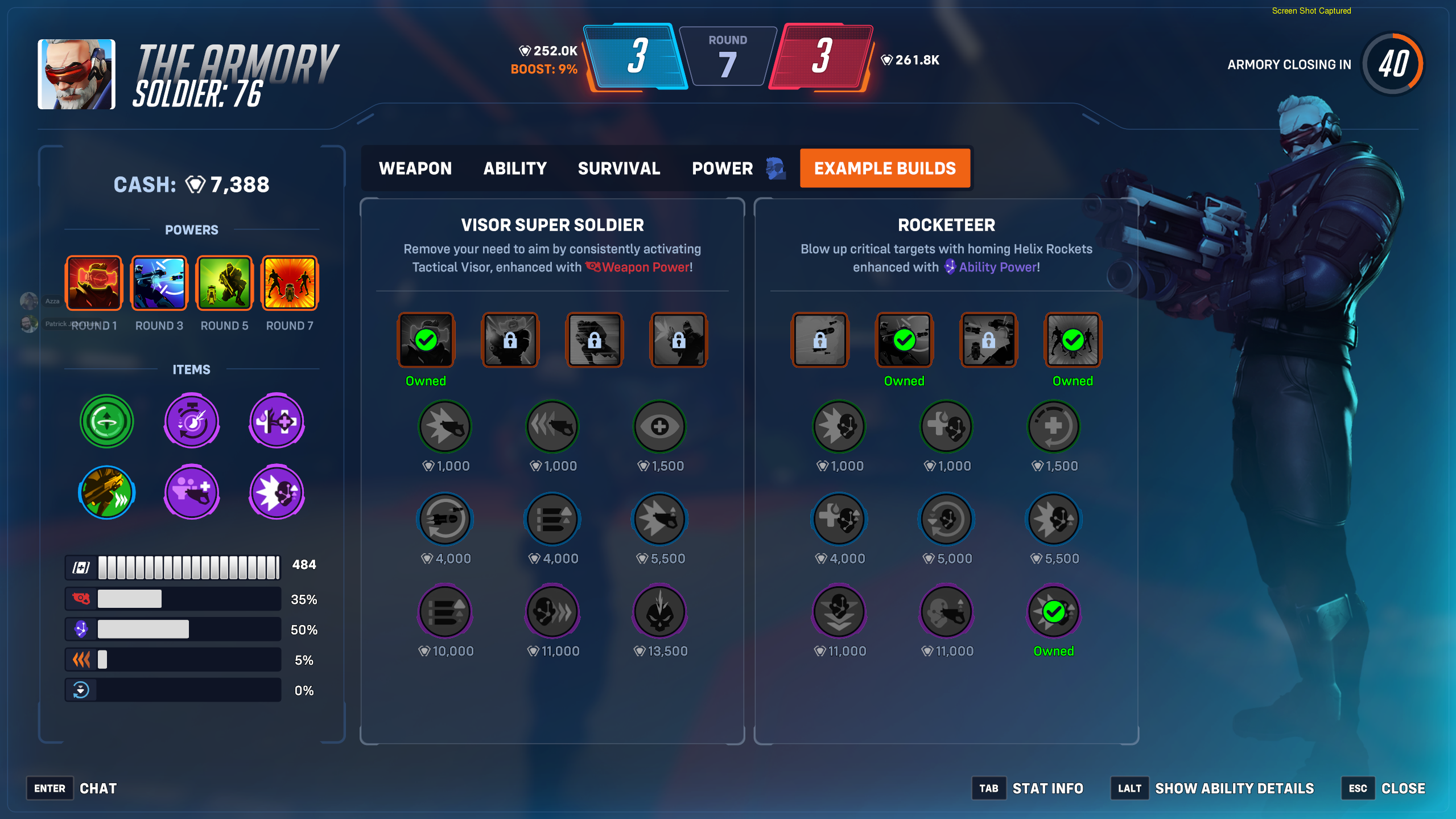Open the Example Builds tab
This screenshot has height=819, width=1456.
[x=885, y=168]
